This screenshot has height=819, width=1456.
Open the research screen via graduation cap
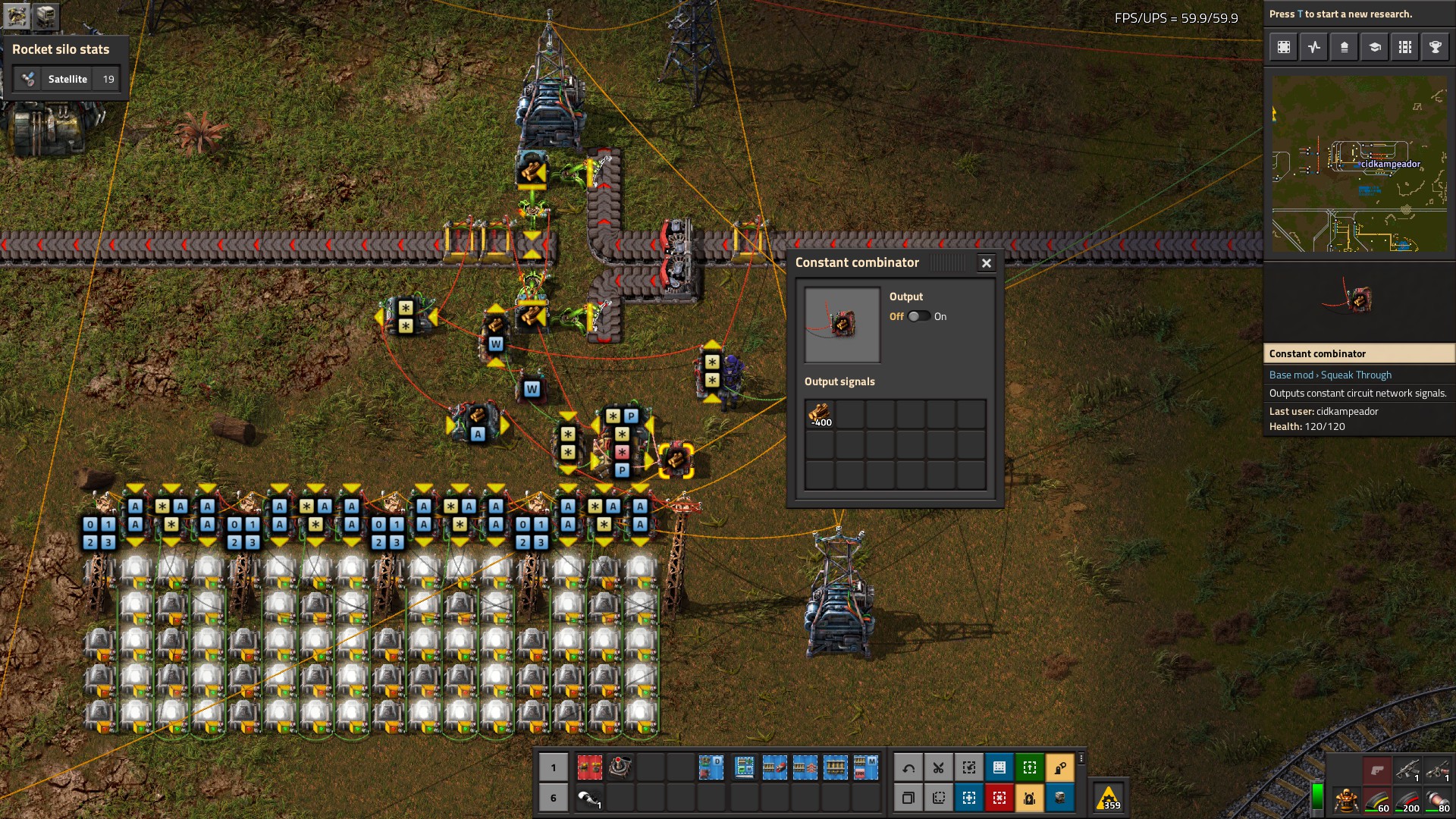[1374, 47]
